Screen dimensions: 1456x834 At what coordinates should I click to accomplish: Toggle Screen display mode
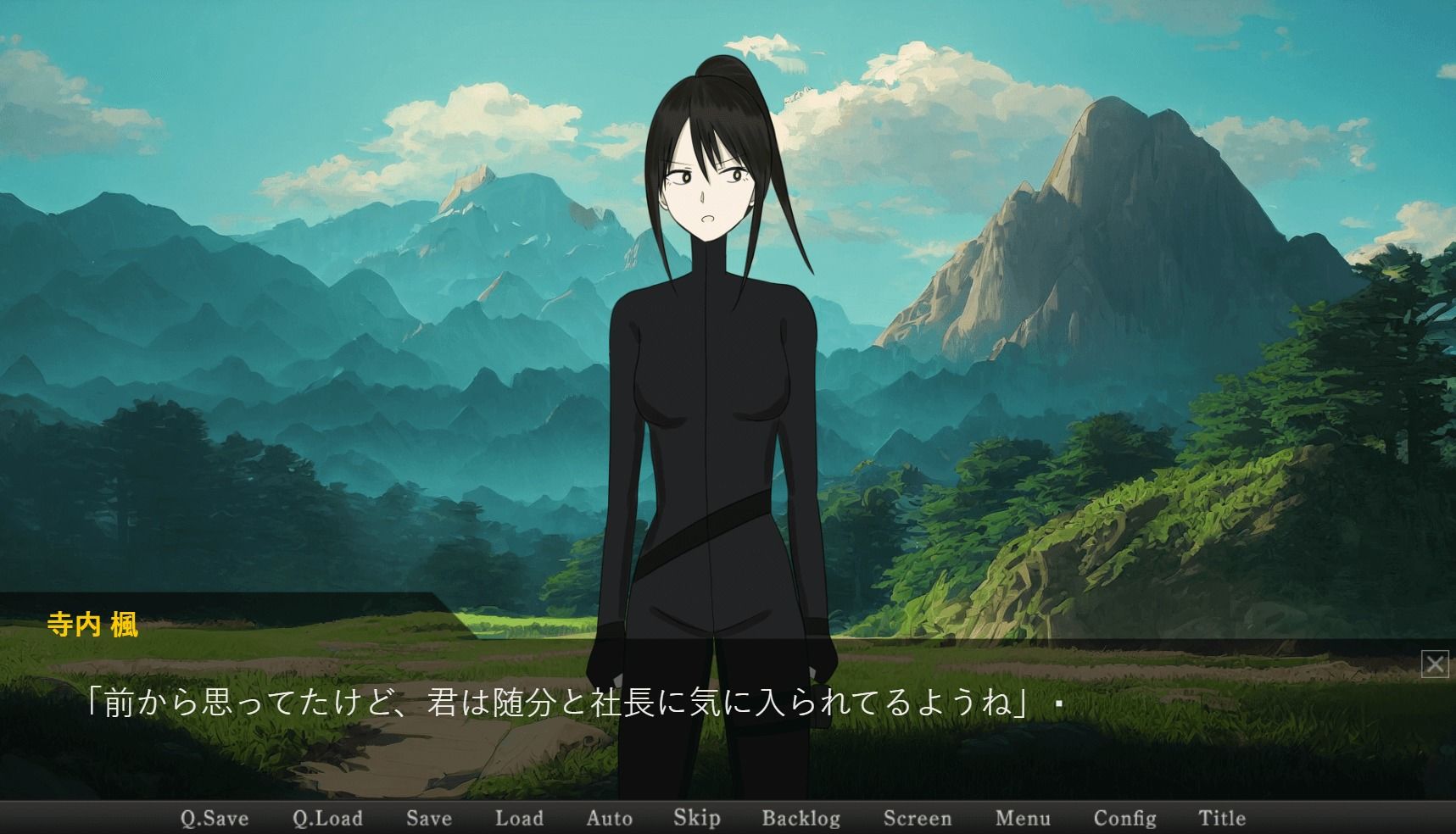point(918,817)
